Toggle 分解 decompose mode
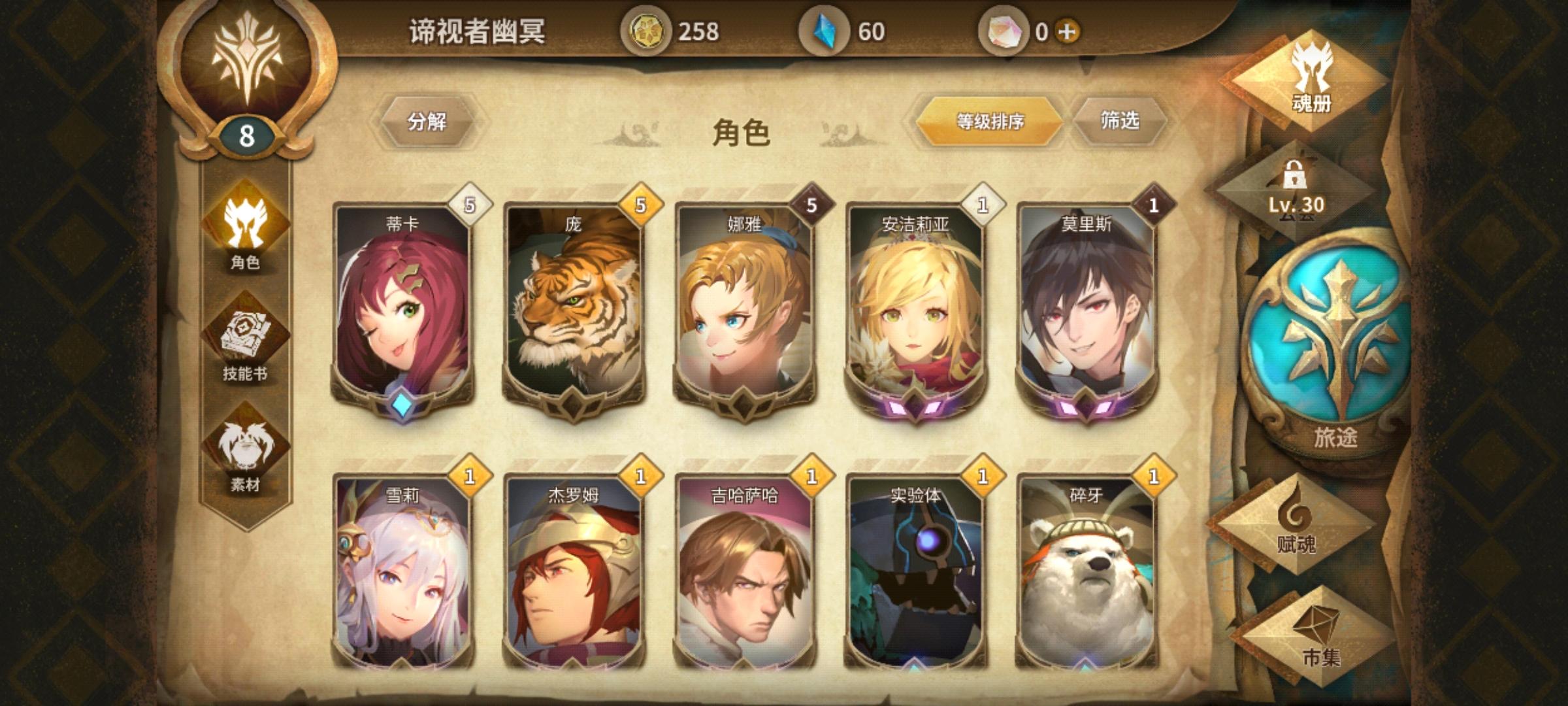1568x706 pixels. pos(431,122)
